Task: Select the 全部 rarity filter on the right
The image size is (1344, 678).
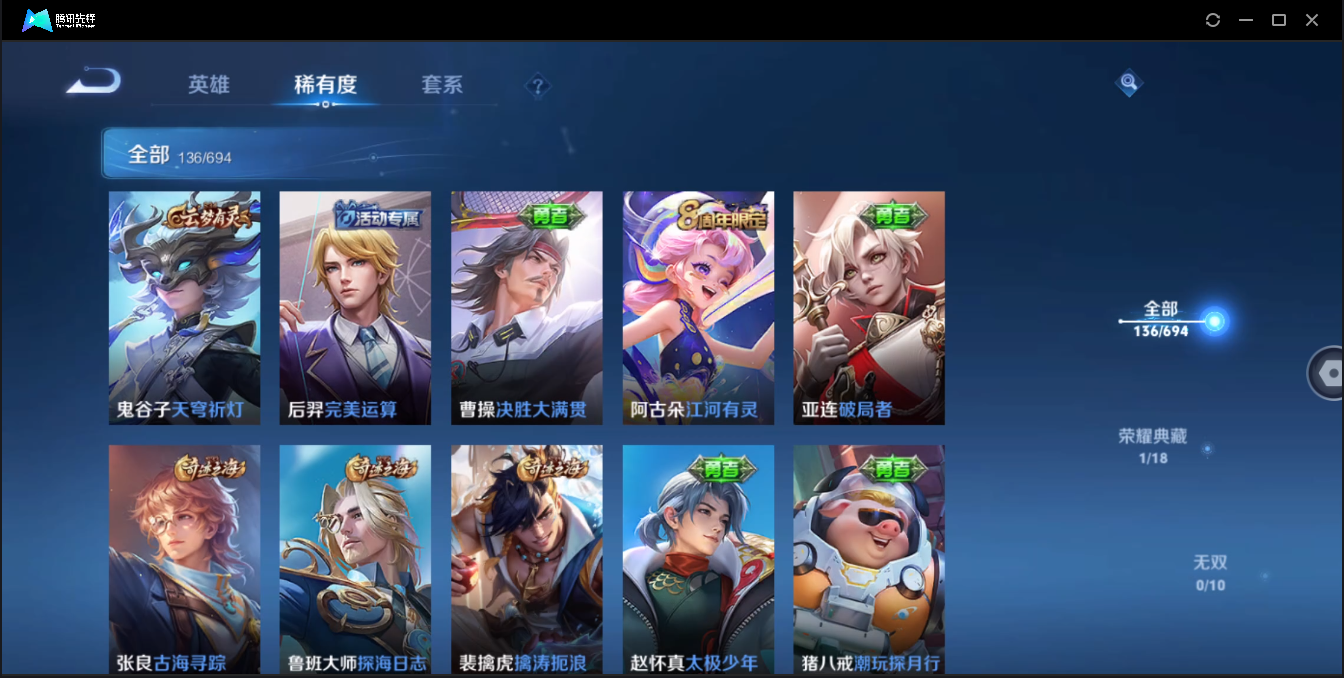Action: click(1162, 318)
